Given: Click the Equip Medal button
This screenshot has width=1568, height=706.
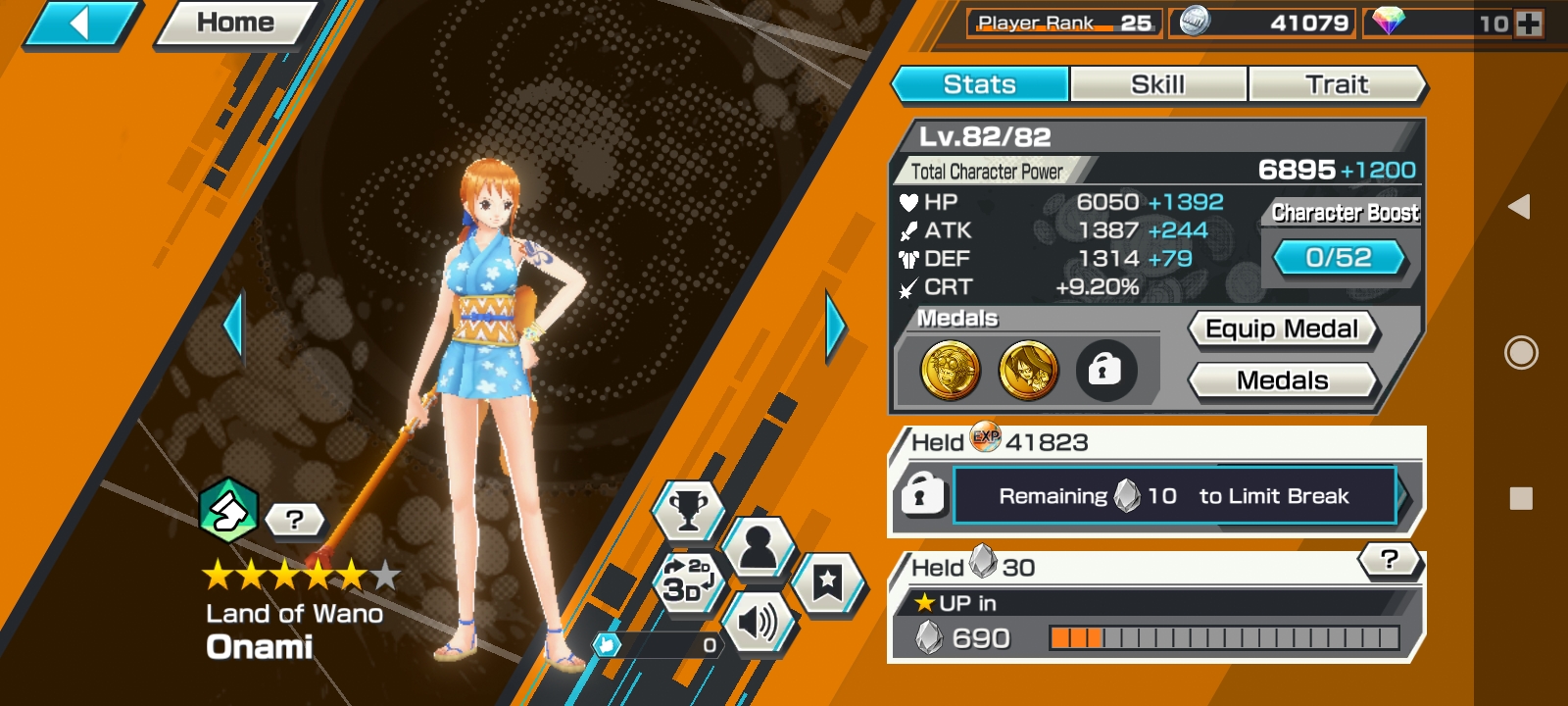Looking at the screenshot, I should pos(1282,329).
